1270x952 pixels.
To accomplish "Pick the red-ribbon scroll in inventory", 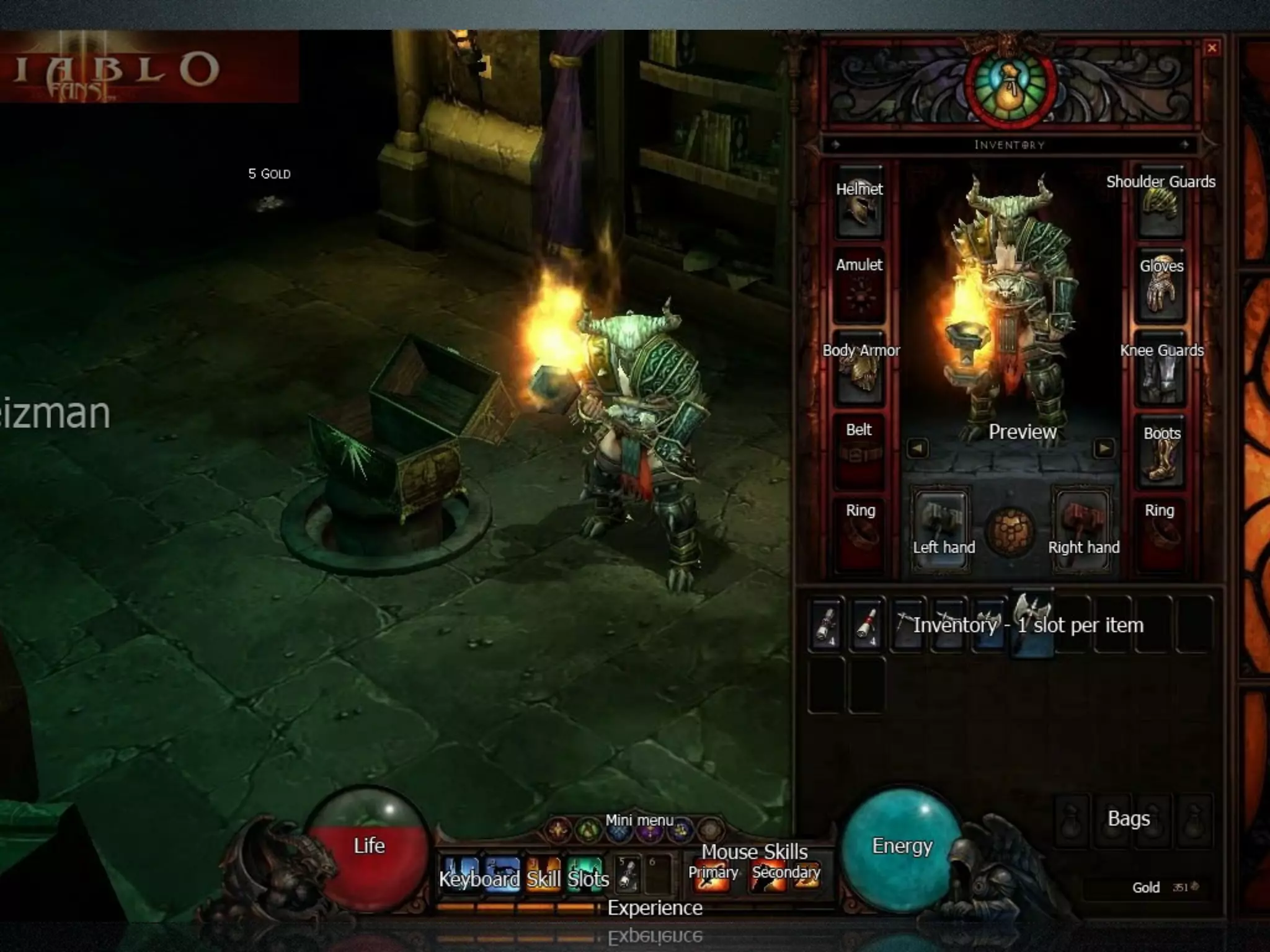I will tap(866, 625).
